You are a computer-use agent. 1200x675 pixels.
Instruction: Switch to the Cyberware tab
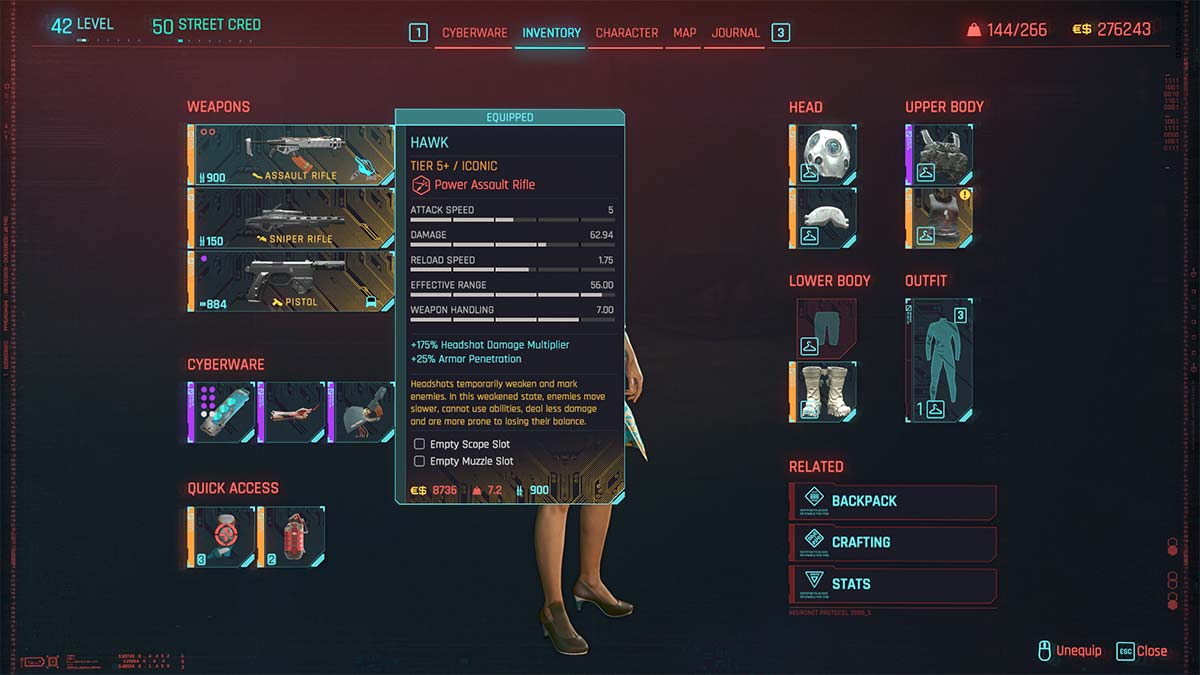point(474,33)
